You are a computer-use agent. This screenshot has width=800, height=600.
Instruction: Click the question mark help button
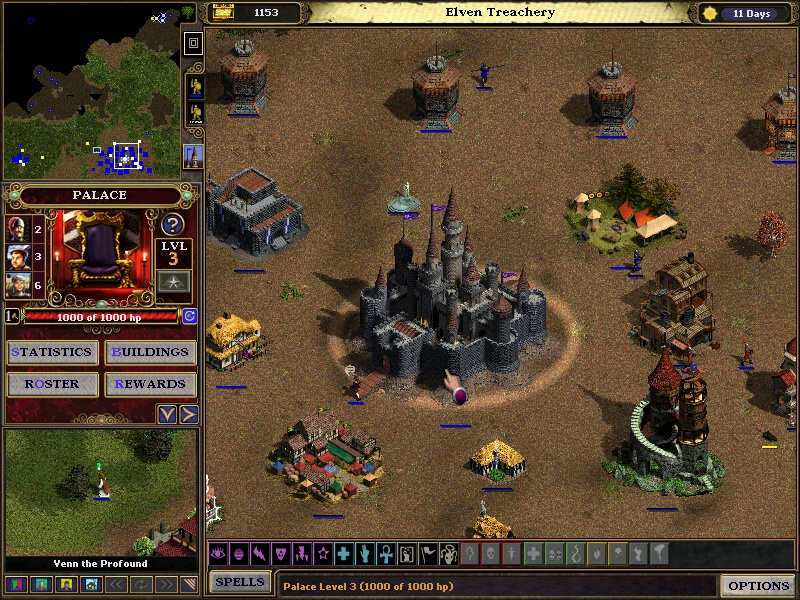tap(172, 225)
